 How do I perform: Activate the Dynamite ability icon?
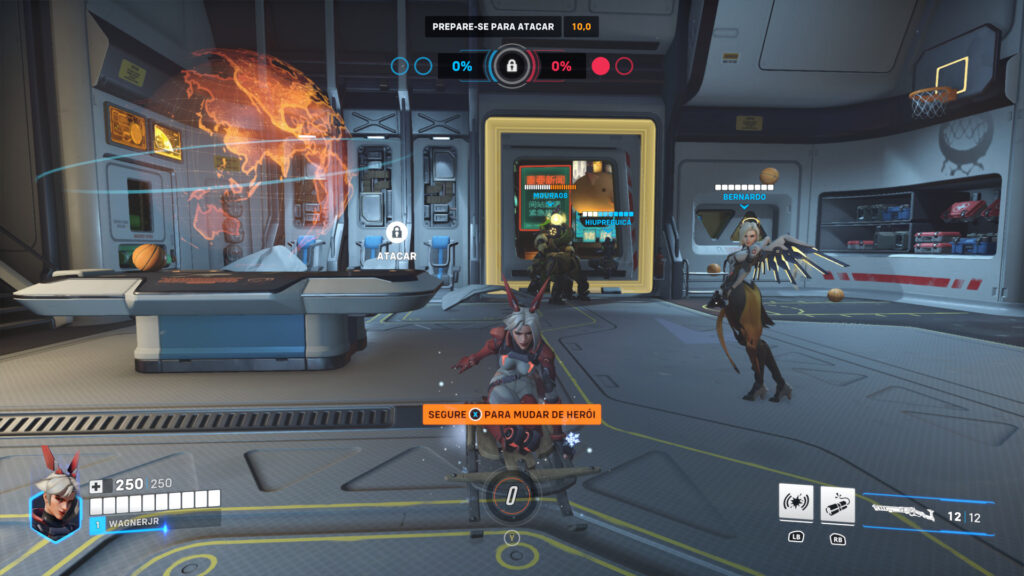[837, 504]
